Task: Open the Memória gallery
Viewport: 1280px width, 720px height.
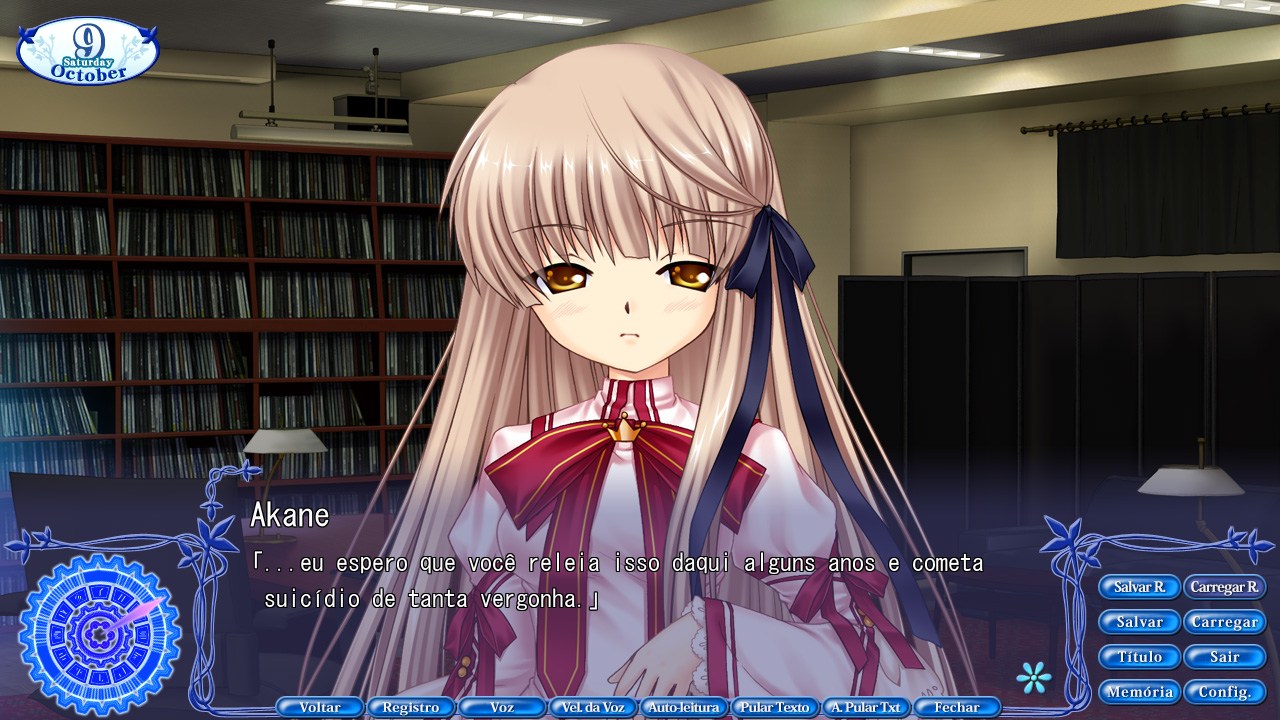Action: (1139, 691)
